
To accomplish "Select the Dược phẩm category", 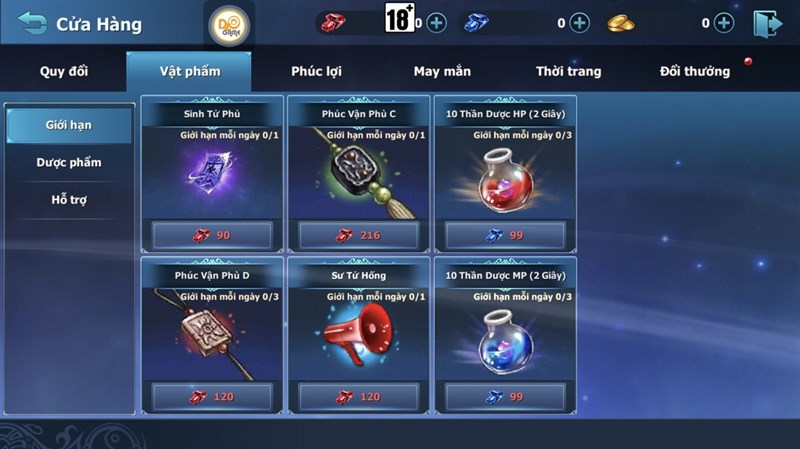I will (68, 162).
